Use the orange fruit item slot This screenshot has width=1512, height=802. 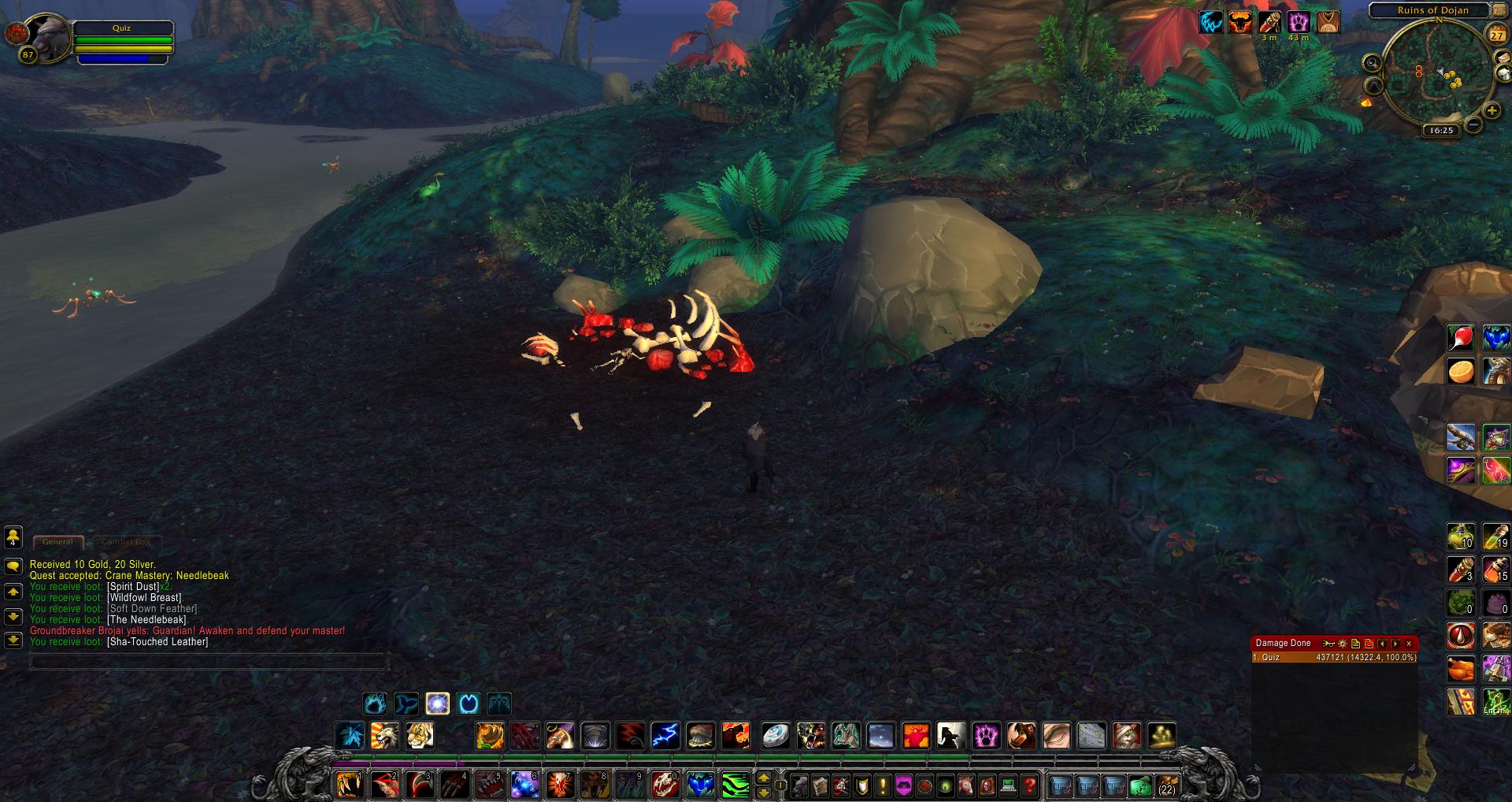pyautogui.click(x=1461, y=372)
